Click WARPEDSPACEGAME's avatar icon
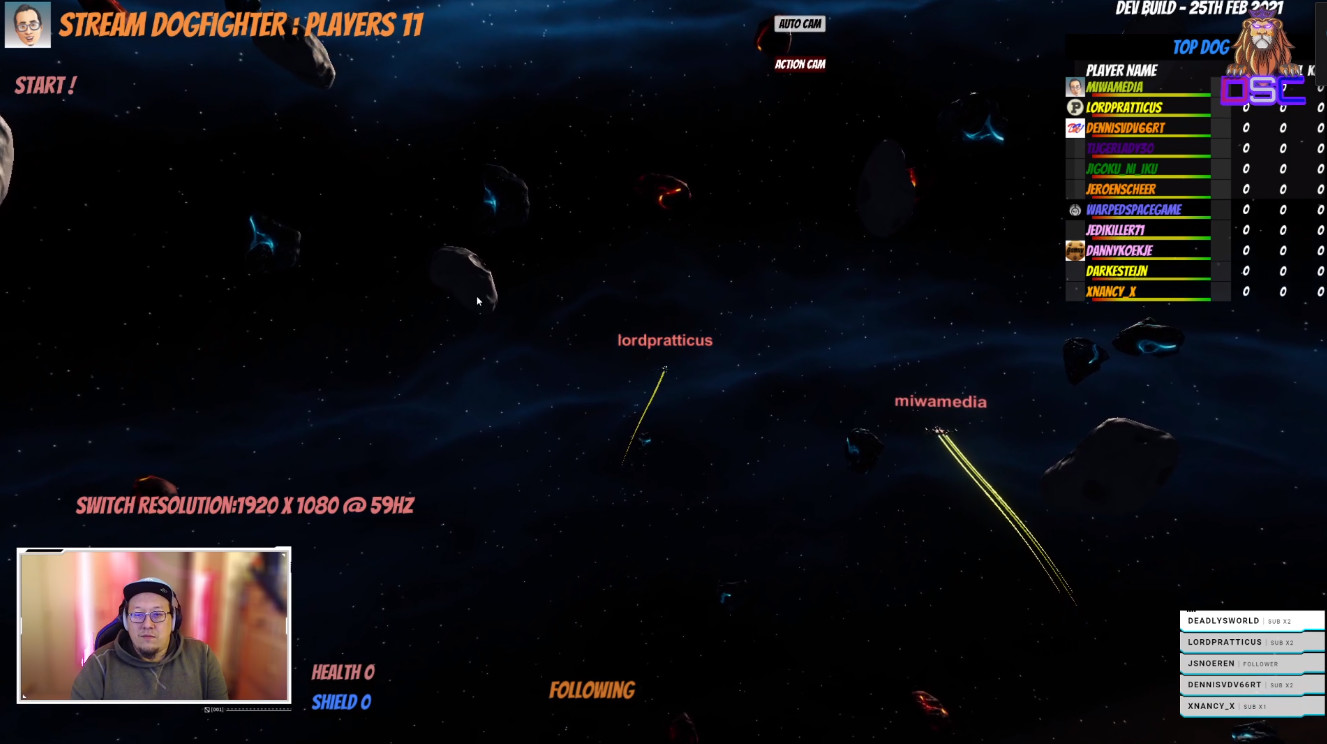 point(1072,209)
